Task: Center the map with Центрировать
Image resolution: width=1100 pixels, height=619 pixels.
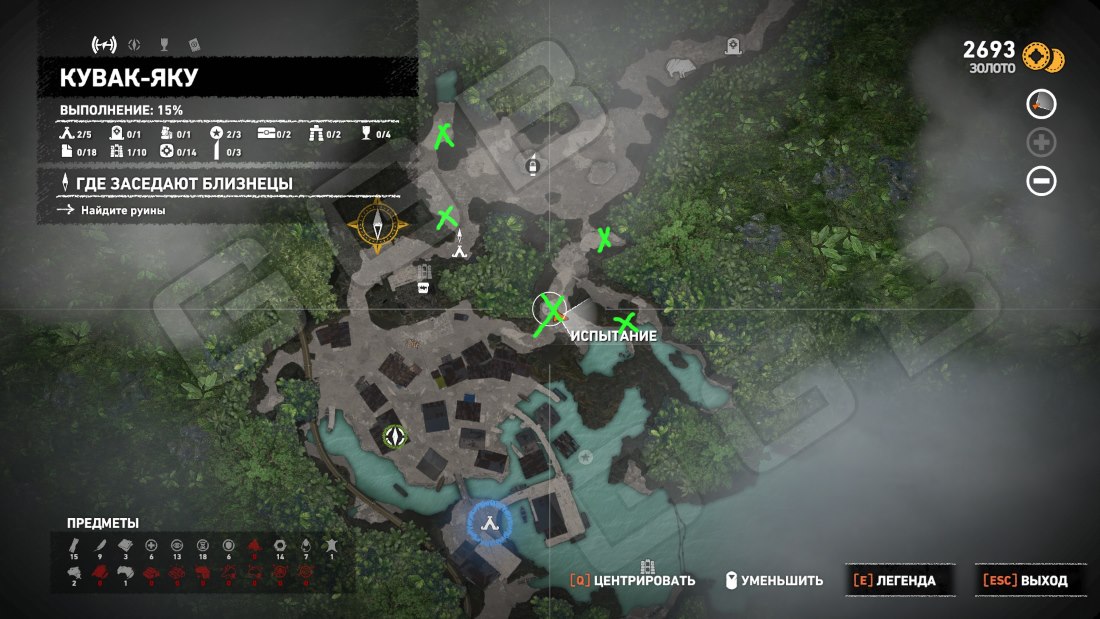Action: pos(633,580)
